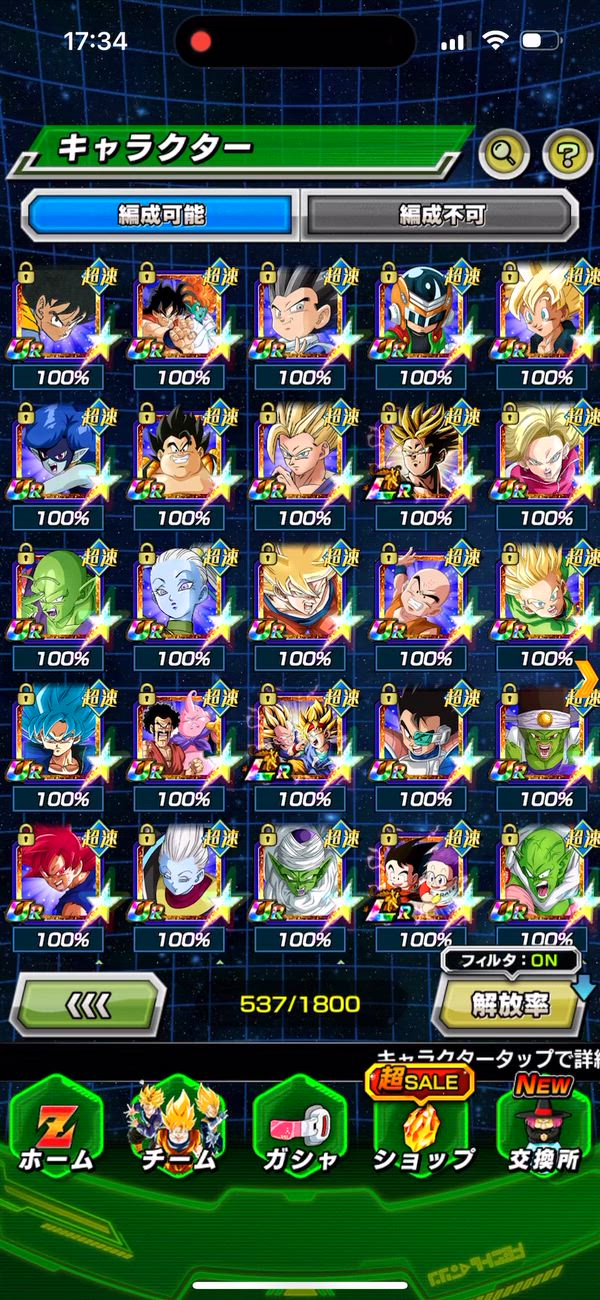
Task: Tap the orange next-page arrow on right edge
Action: 588,677
